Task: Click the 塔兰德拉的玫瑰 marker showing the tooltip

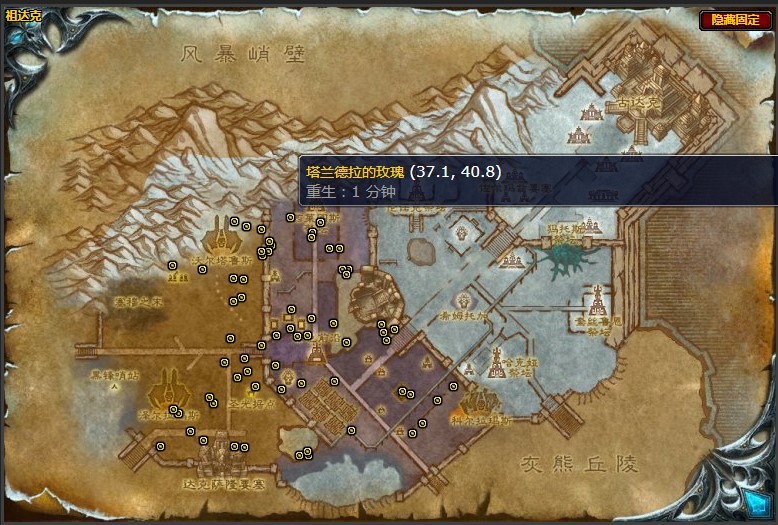Action: 291,217
